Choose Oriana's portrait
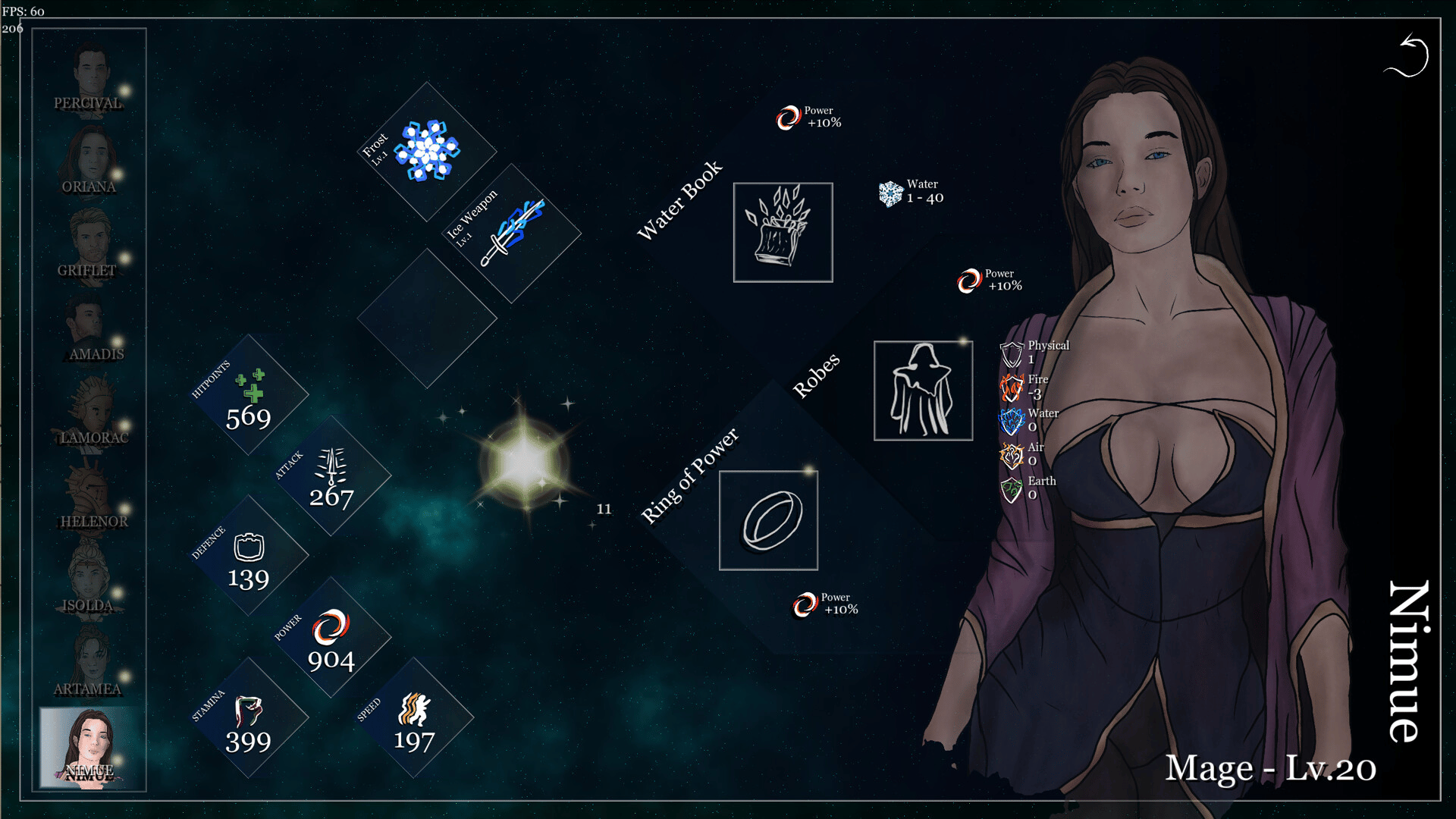The image size is (1456, 819). coord(91,161)
